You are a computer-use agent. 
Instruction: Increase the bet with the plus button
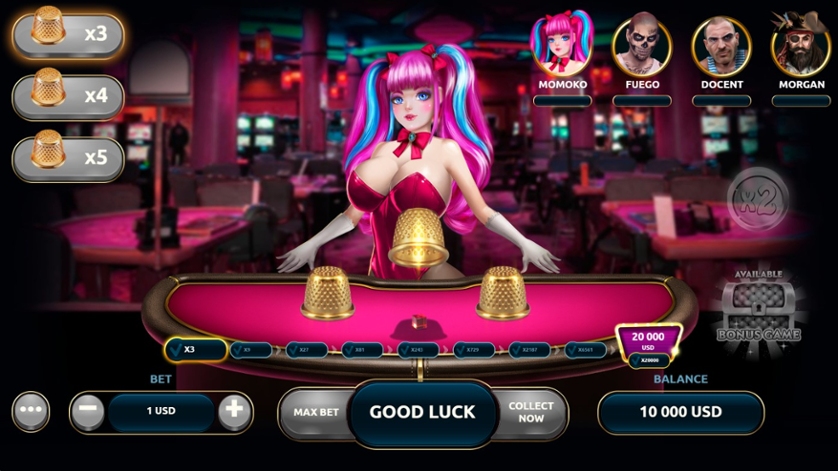click(x=234, y=412)
